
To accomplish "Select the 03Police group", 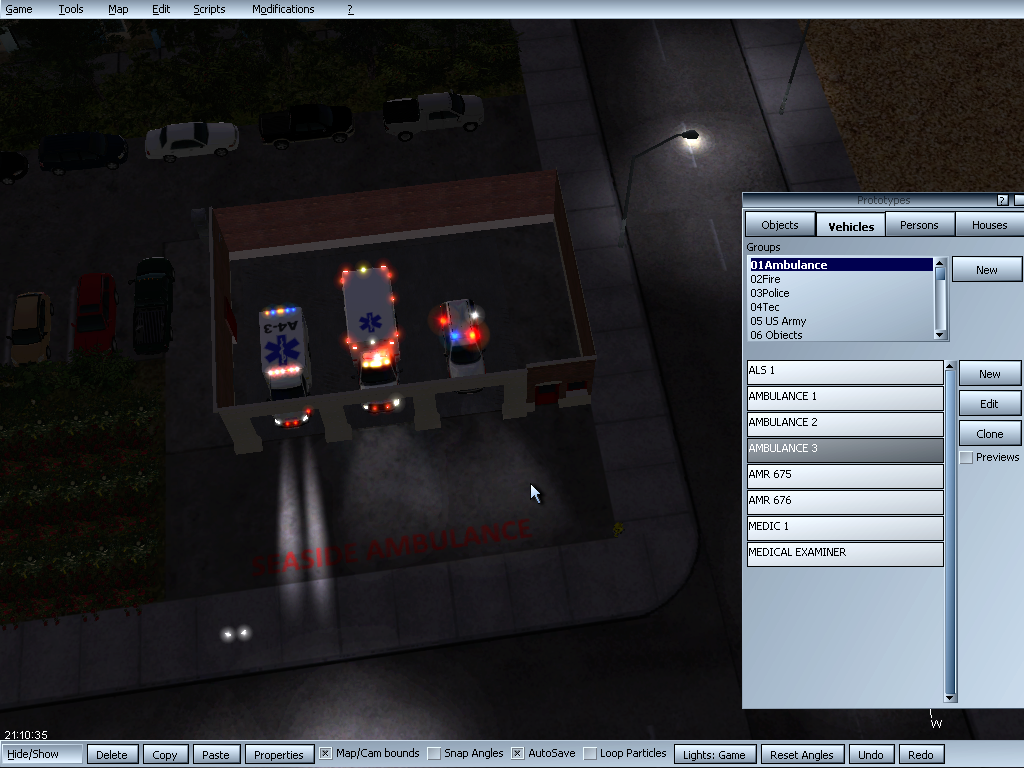I will (x=770, y=293).
